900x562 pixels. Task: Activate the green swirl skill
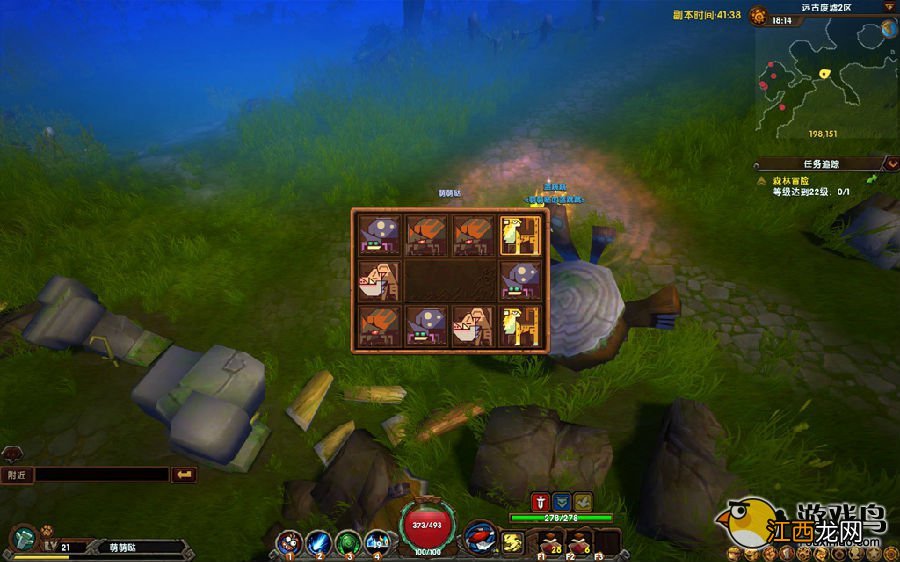pos(348,542)
